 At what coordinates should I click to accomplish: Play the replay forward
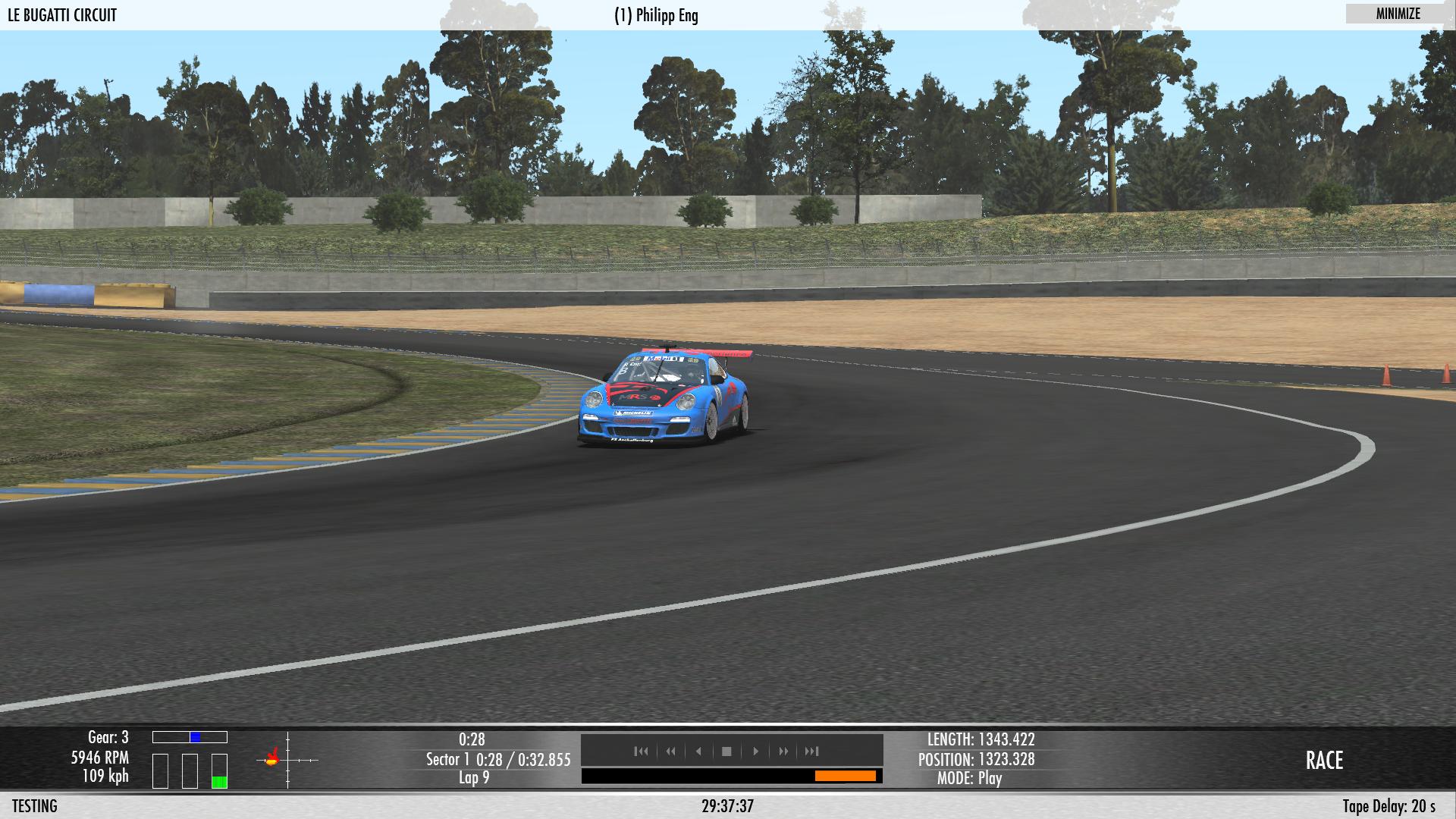click(755, 752)
